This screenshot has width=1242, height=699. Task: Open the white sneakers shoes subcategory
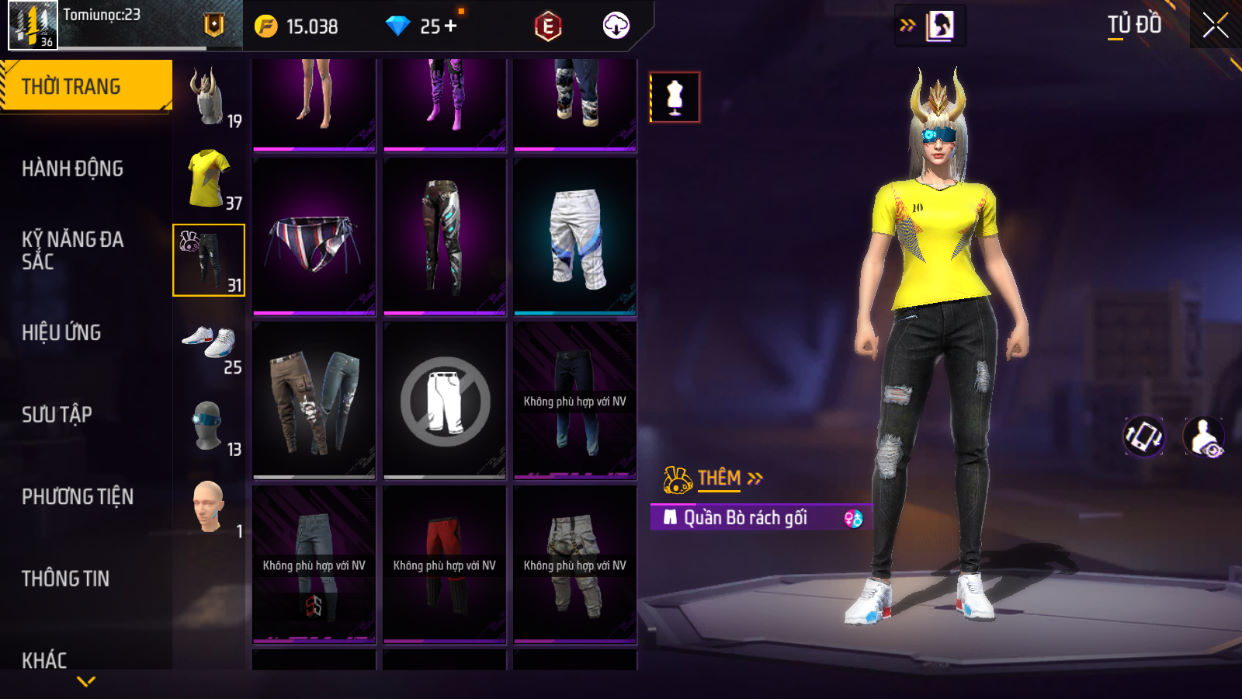click(x=208, y=342)
